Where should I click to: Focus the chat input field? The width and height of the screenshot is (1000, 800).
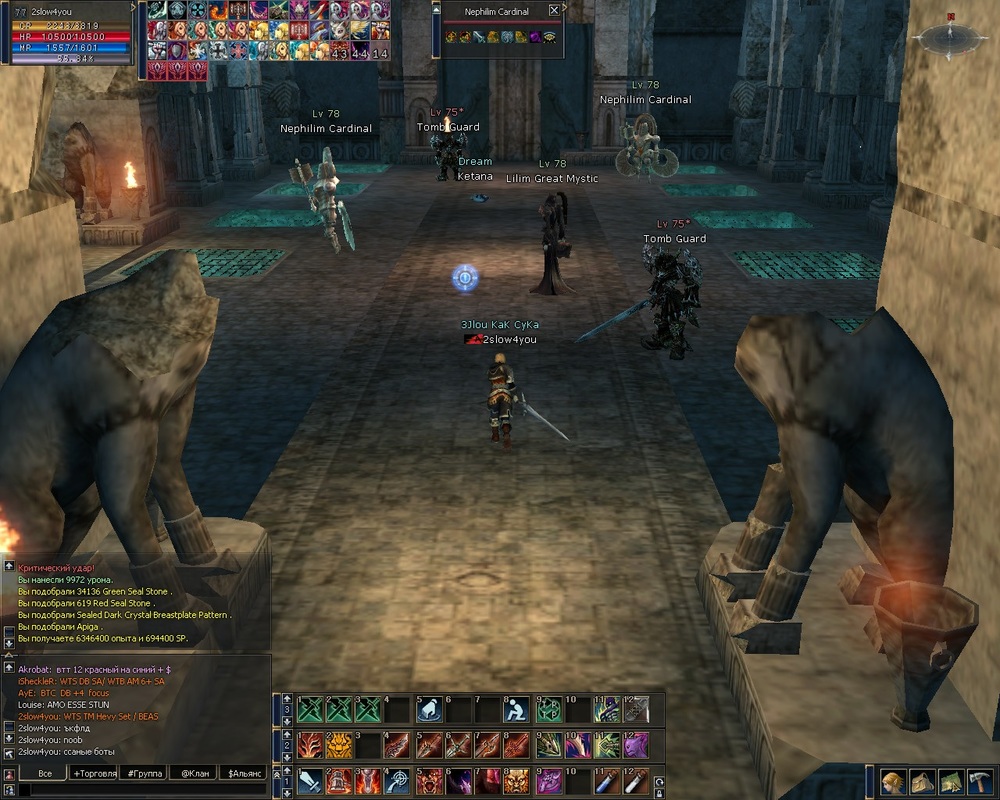pos(140,789)
